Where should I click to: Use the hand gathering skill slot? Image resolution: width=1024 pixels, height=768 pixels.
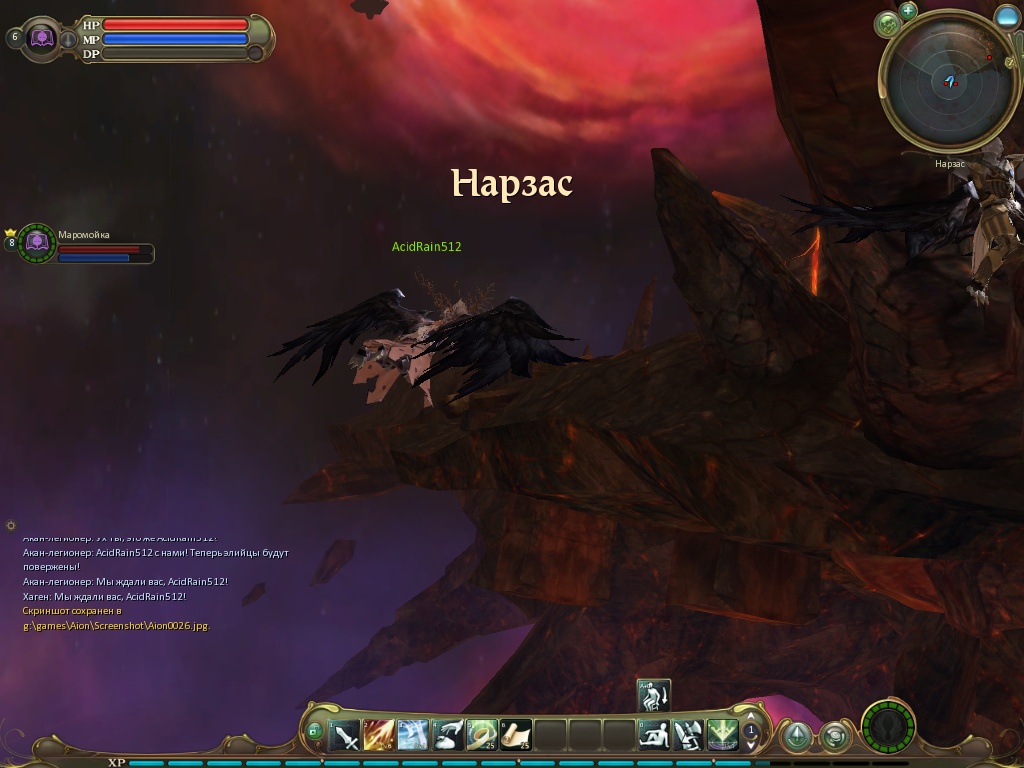pyautogui.click(x=447, y=736)
